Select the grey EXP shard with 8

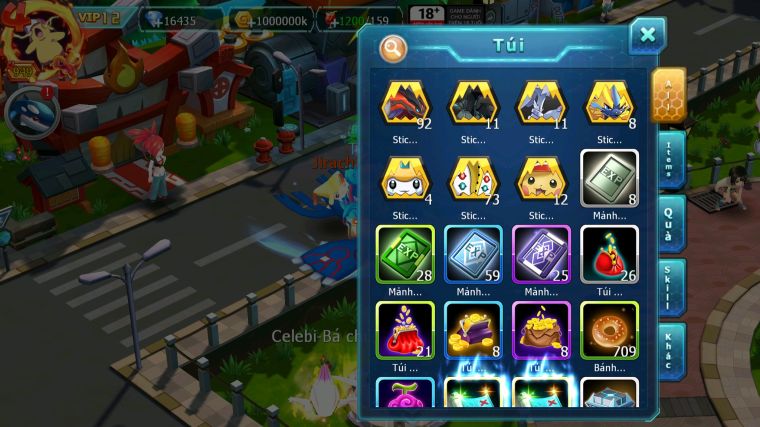pos(609,180)
